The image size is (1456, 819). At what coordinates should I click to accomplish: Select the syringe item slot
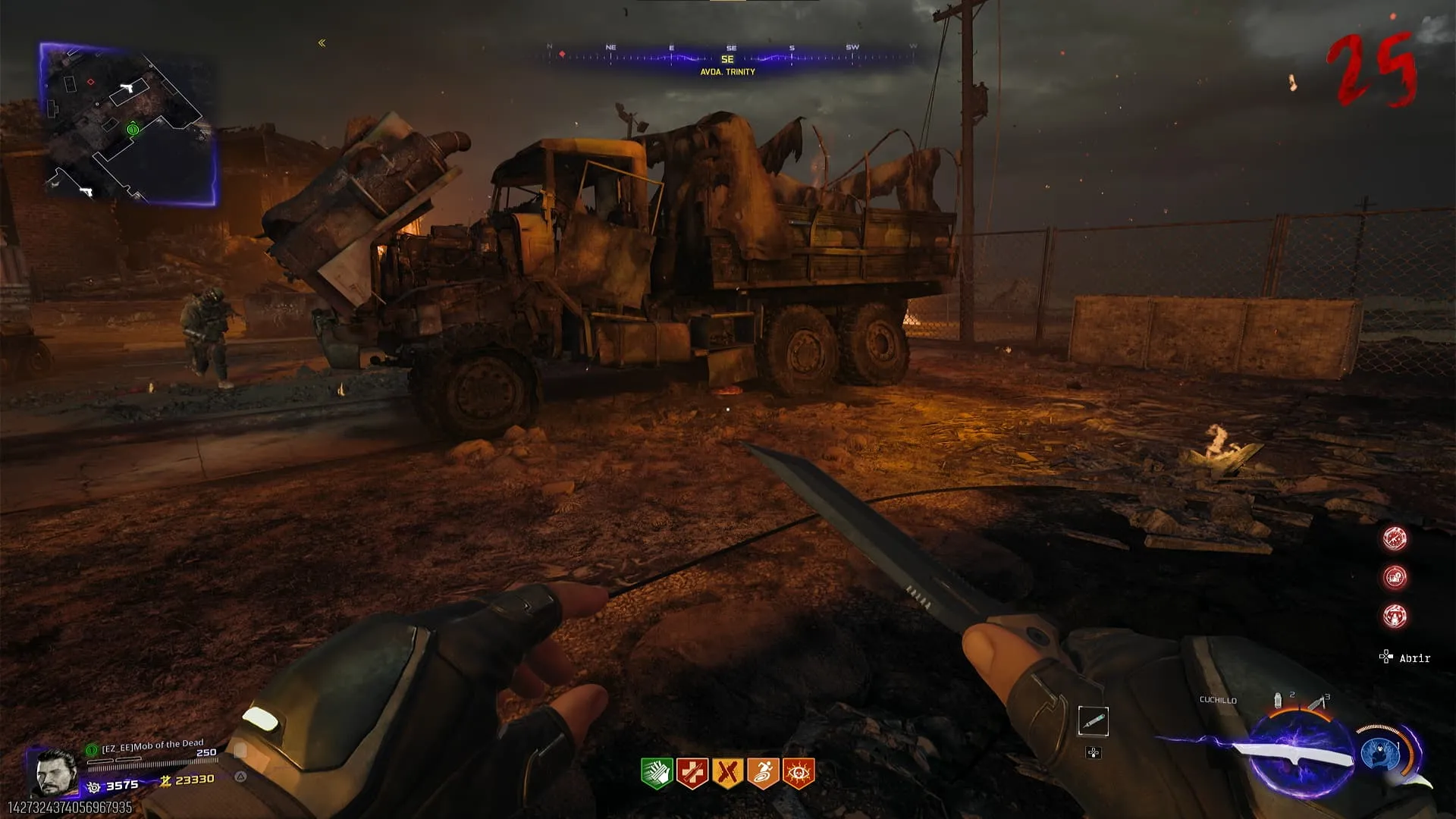(x=1093, y=721)
